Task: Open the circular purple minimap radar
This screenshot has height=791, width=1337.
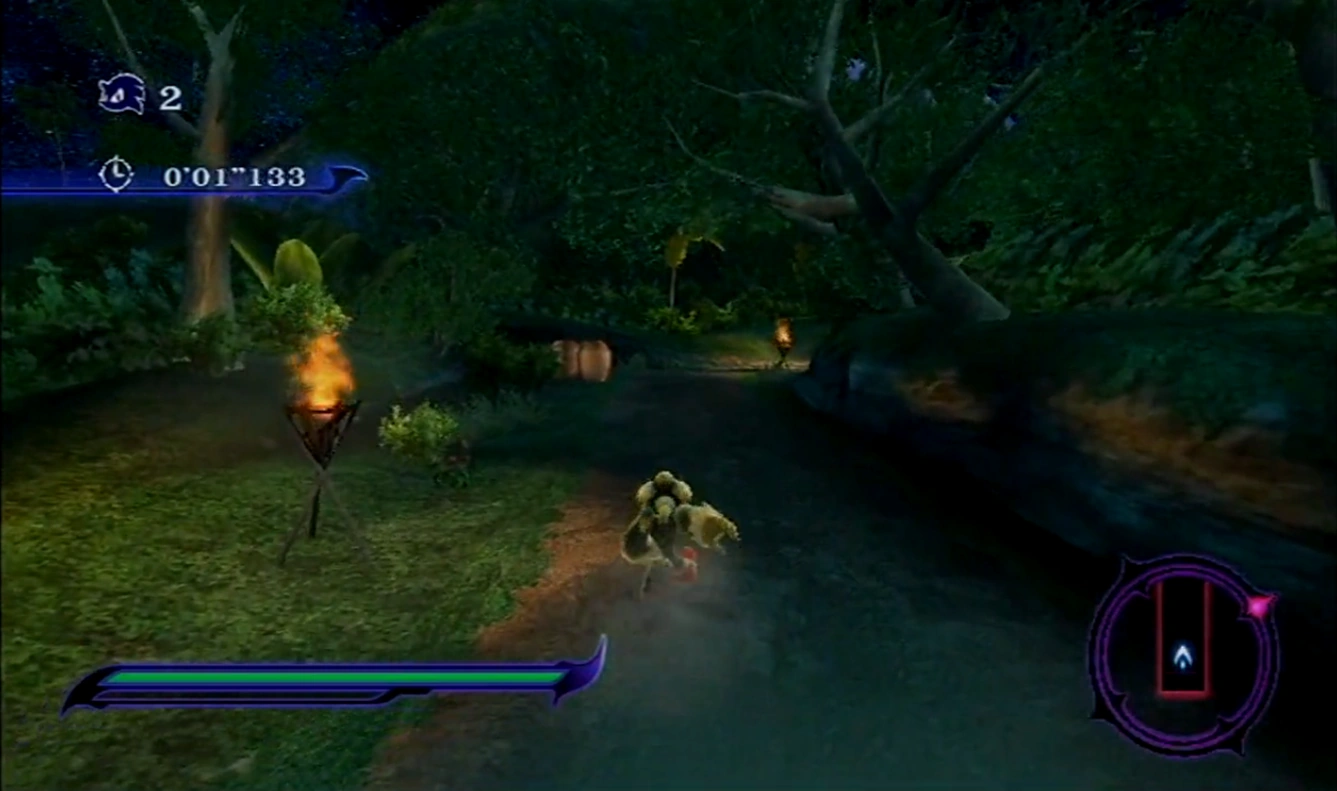Action: pos(1184,654)
